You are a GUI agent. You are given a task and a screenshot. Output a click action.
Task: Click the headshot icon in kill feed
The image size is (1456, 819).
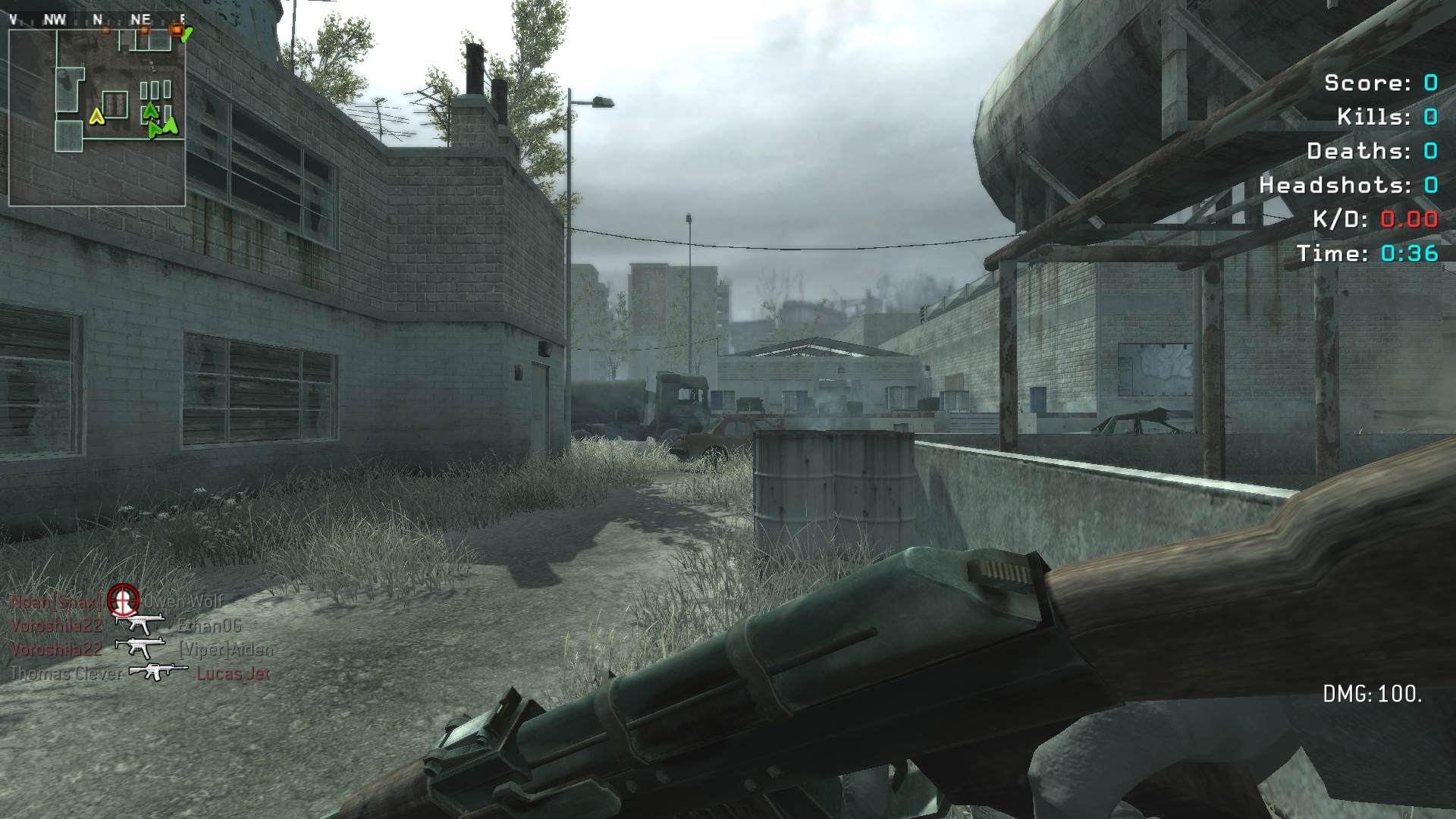point(123,601)
